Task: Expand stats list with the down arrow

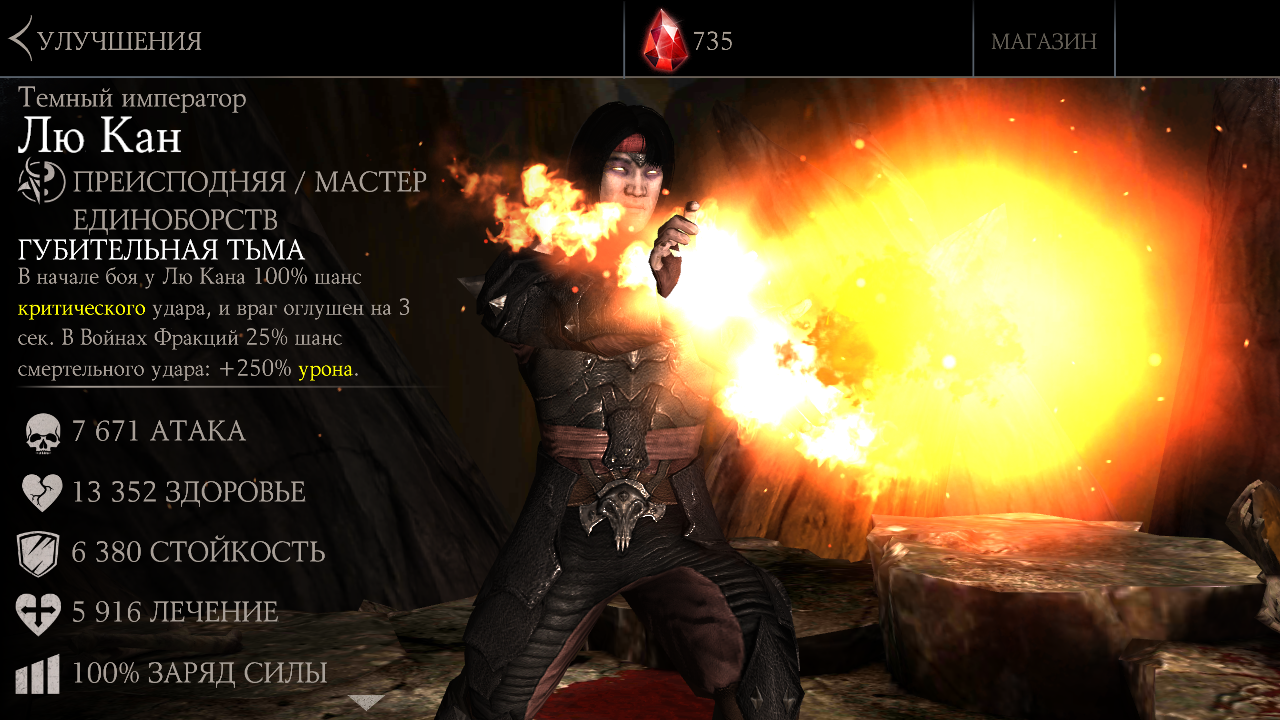Action: point(366,702)
